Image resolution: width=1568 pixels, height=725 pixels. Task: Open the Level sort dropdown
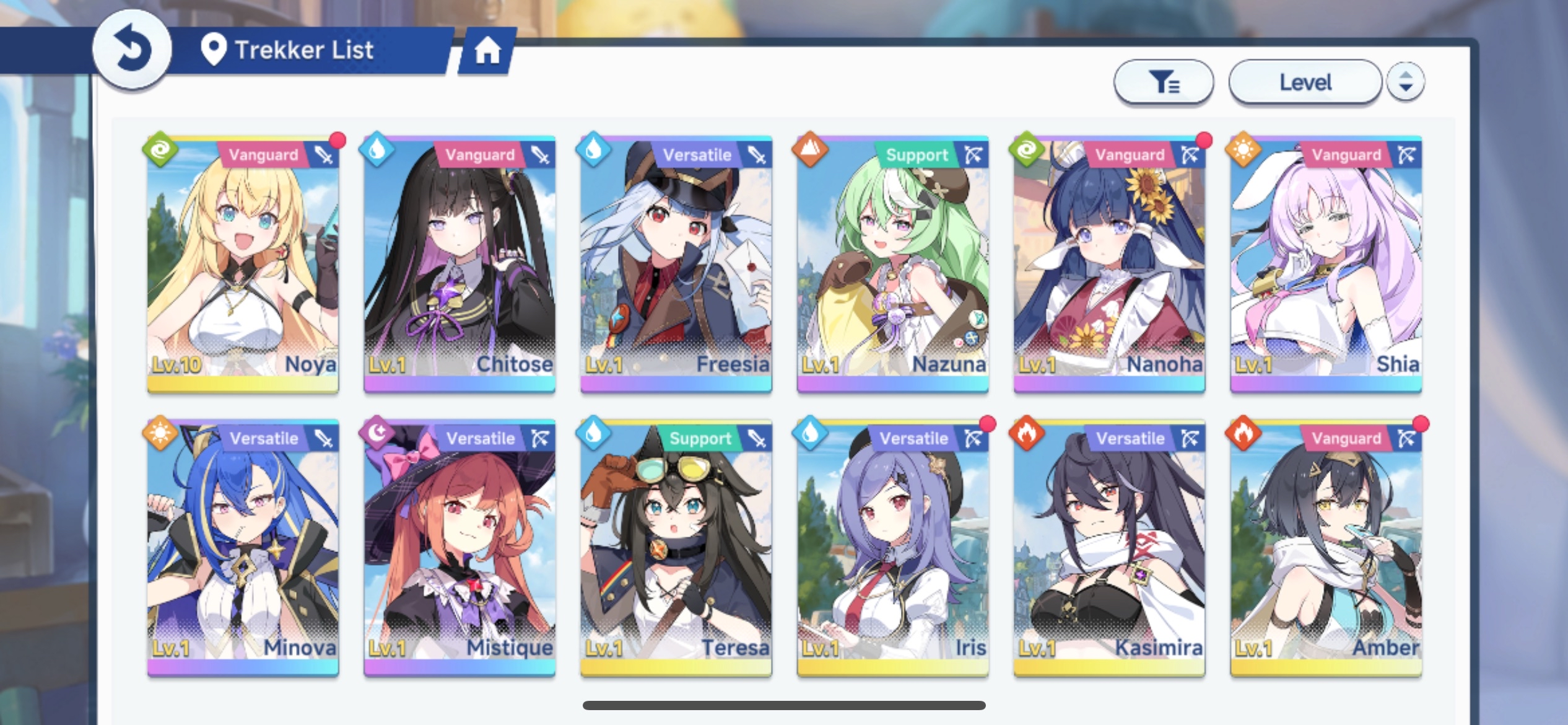(1305, 82)
